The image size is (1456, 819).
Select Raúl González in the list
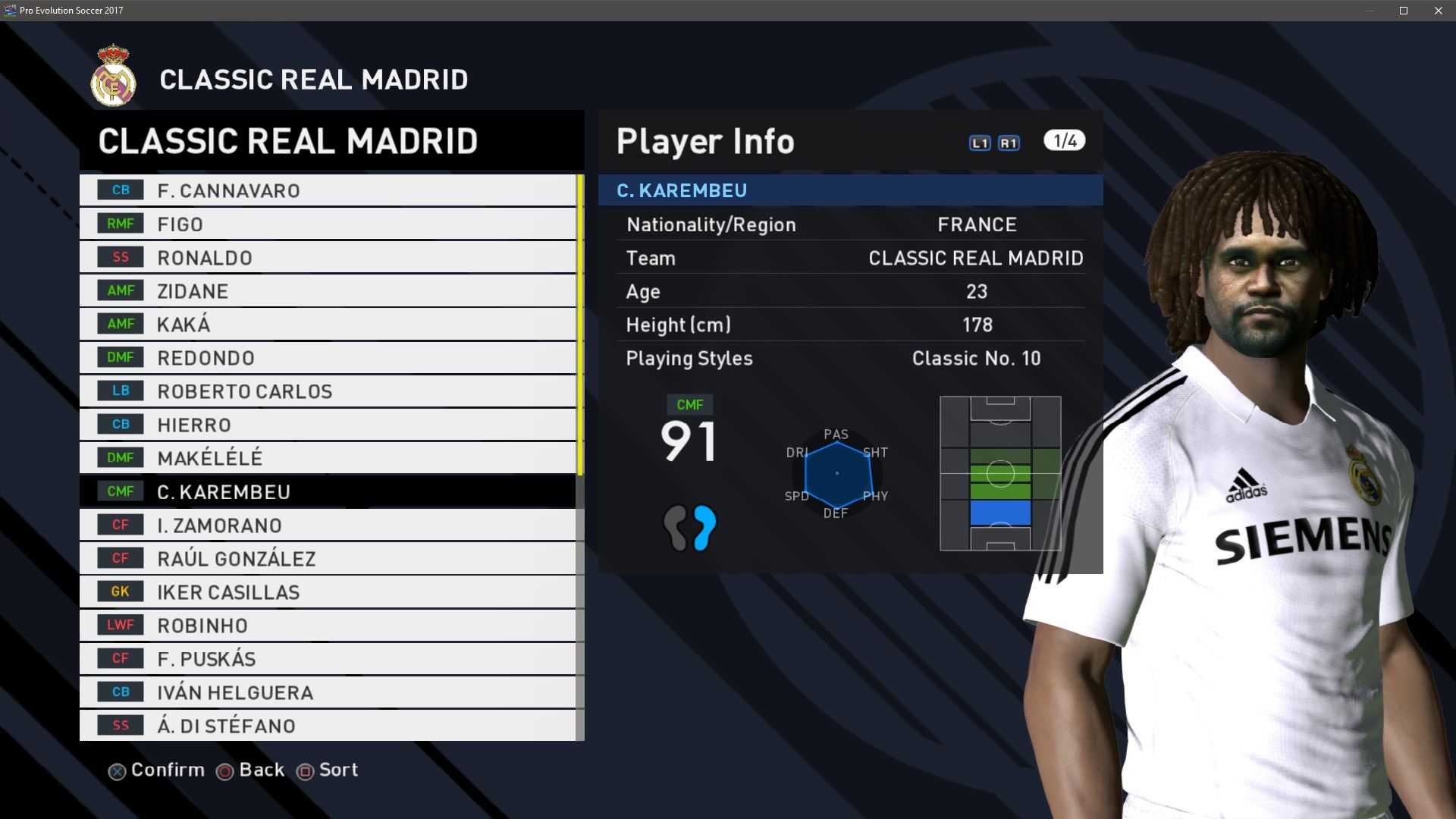point(327,558)
